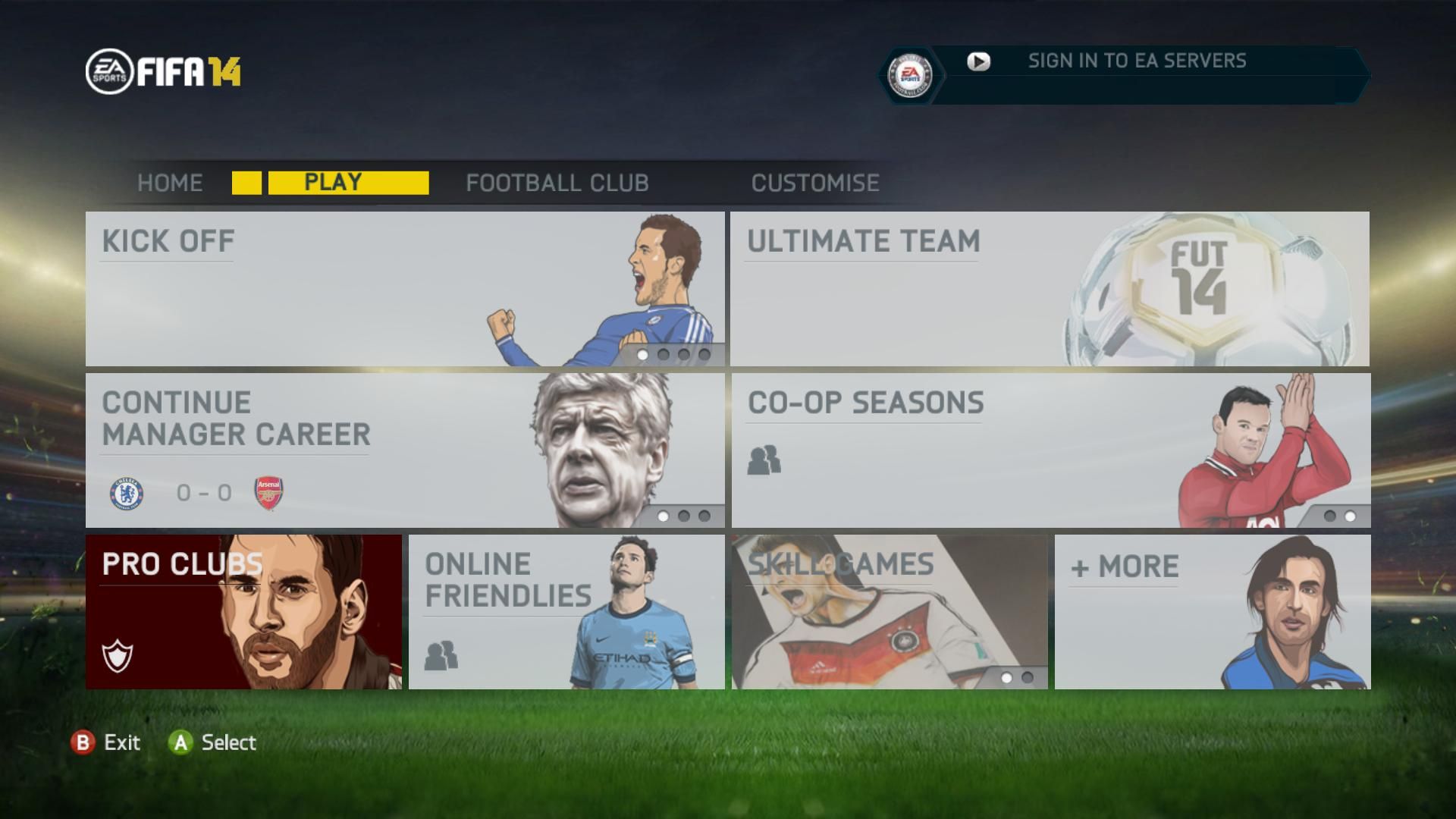This screenshot has height=819, width=1456.
Task: Show the + More game modes tile
Action: click(1212, 612)
